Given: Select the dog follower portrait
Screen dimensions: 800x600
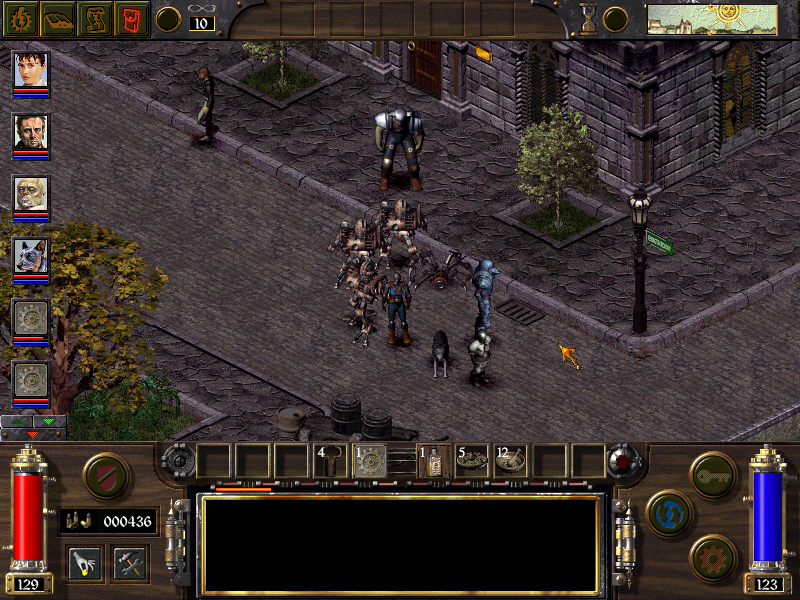Looking at the screenshot, I should point(31,257).
